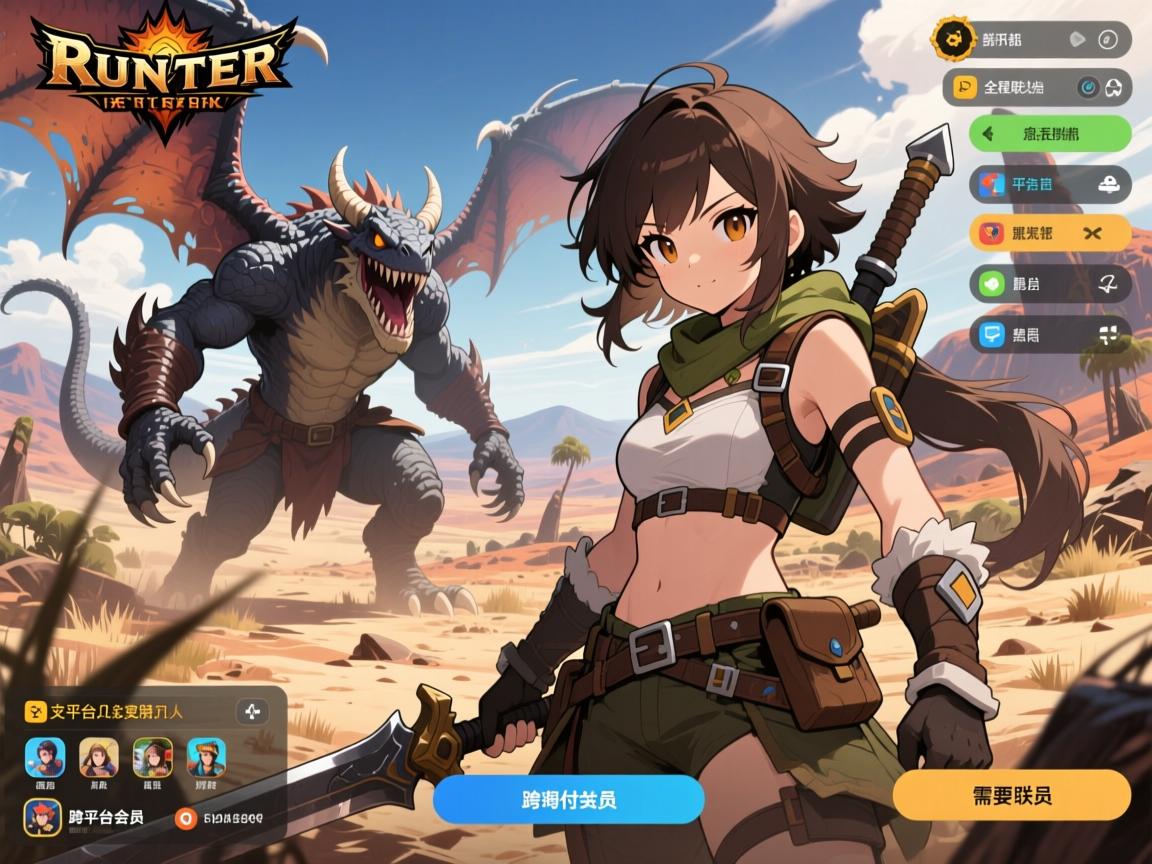Click the circular compass icon in top bar

(x=1106, y=40)
